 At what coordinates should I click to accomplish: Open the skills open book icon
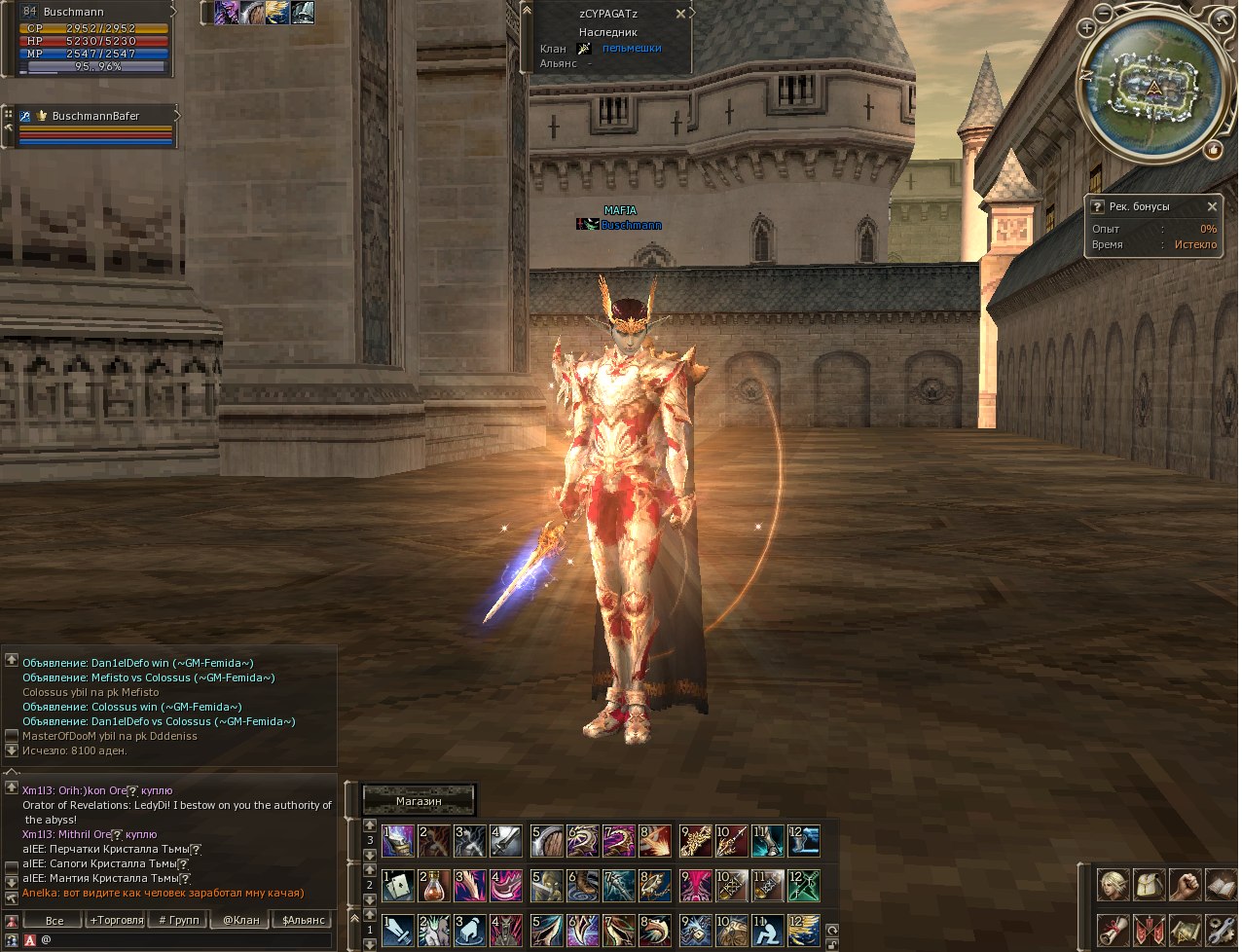[1221, 885]
